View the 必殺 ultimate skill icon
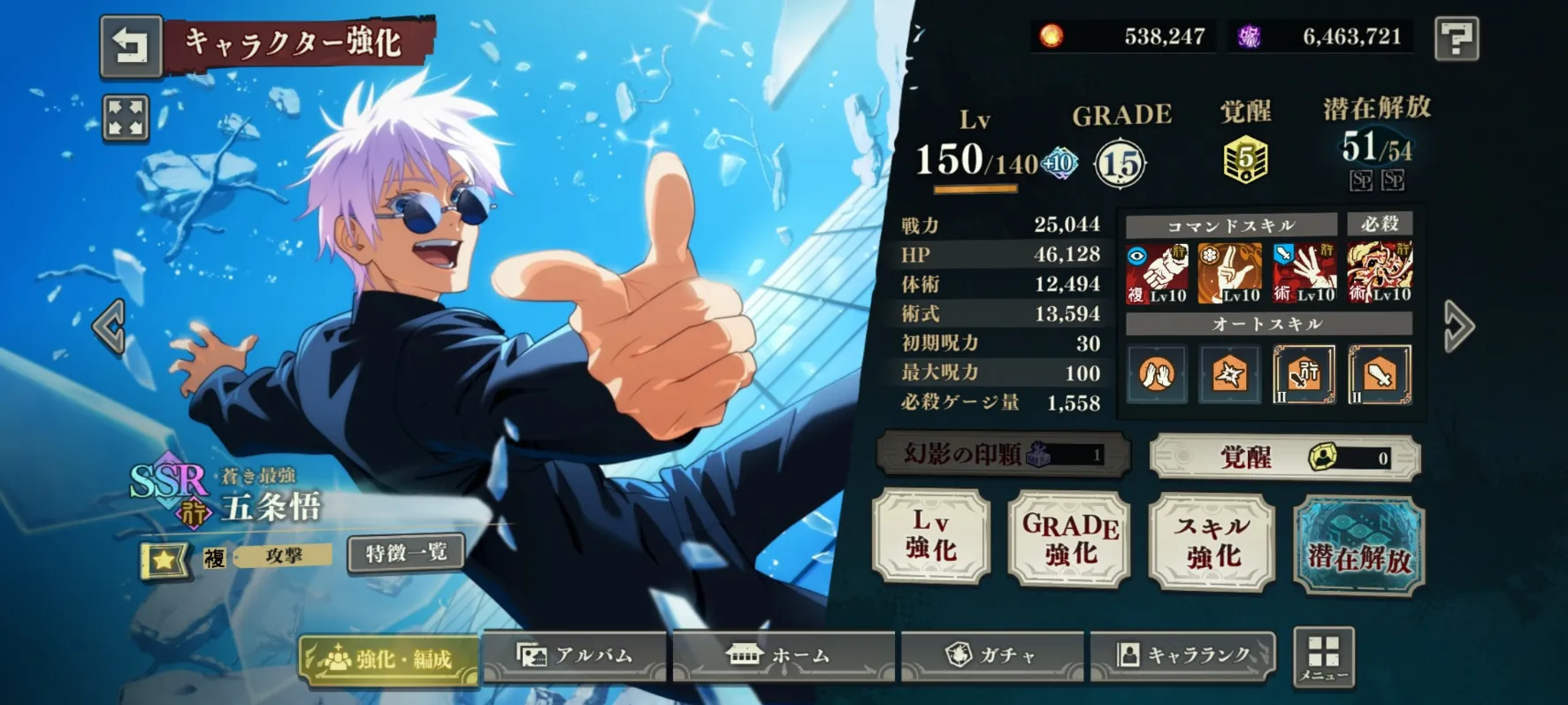This screenshot has width=1568, height=705. [1380, 272]
